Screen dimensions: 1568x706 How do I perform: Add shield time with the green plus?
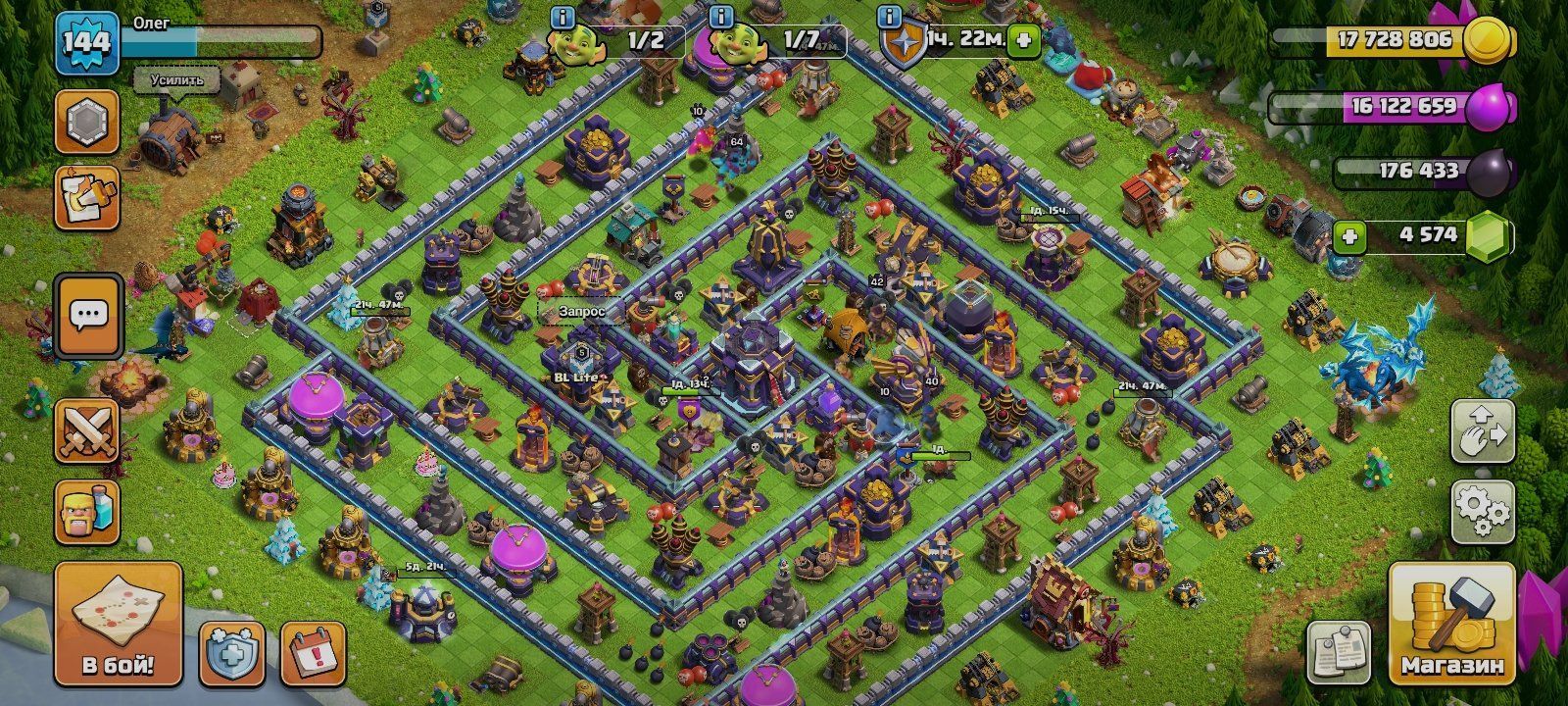point(1024,41)
